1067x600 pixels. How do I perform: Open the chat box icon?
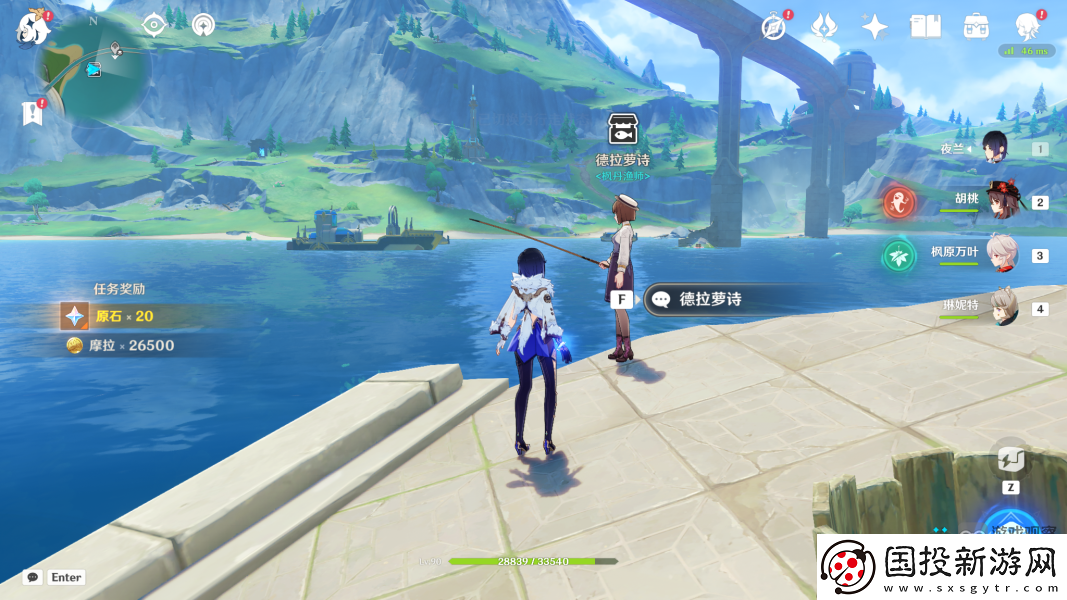point(33,577)
